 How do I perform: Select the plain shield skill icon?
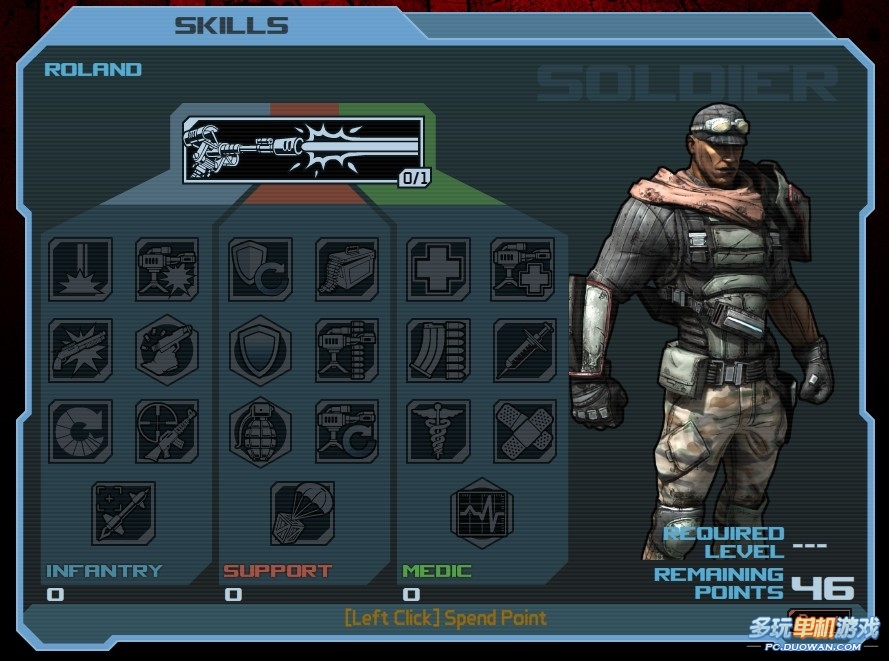260,349
